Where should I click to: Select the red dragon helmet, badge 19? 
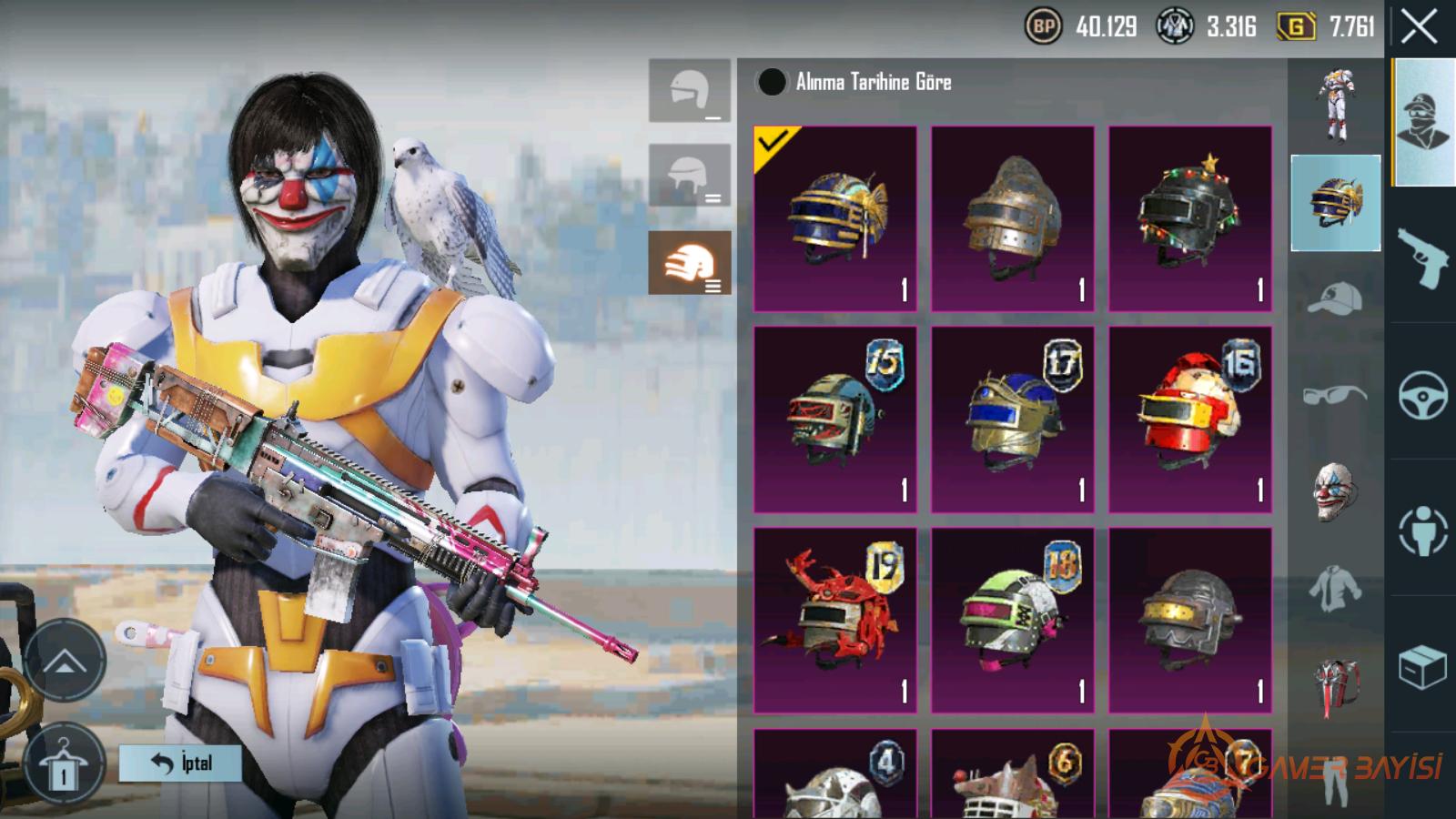(x=835, y=620)
